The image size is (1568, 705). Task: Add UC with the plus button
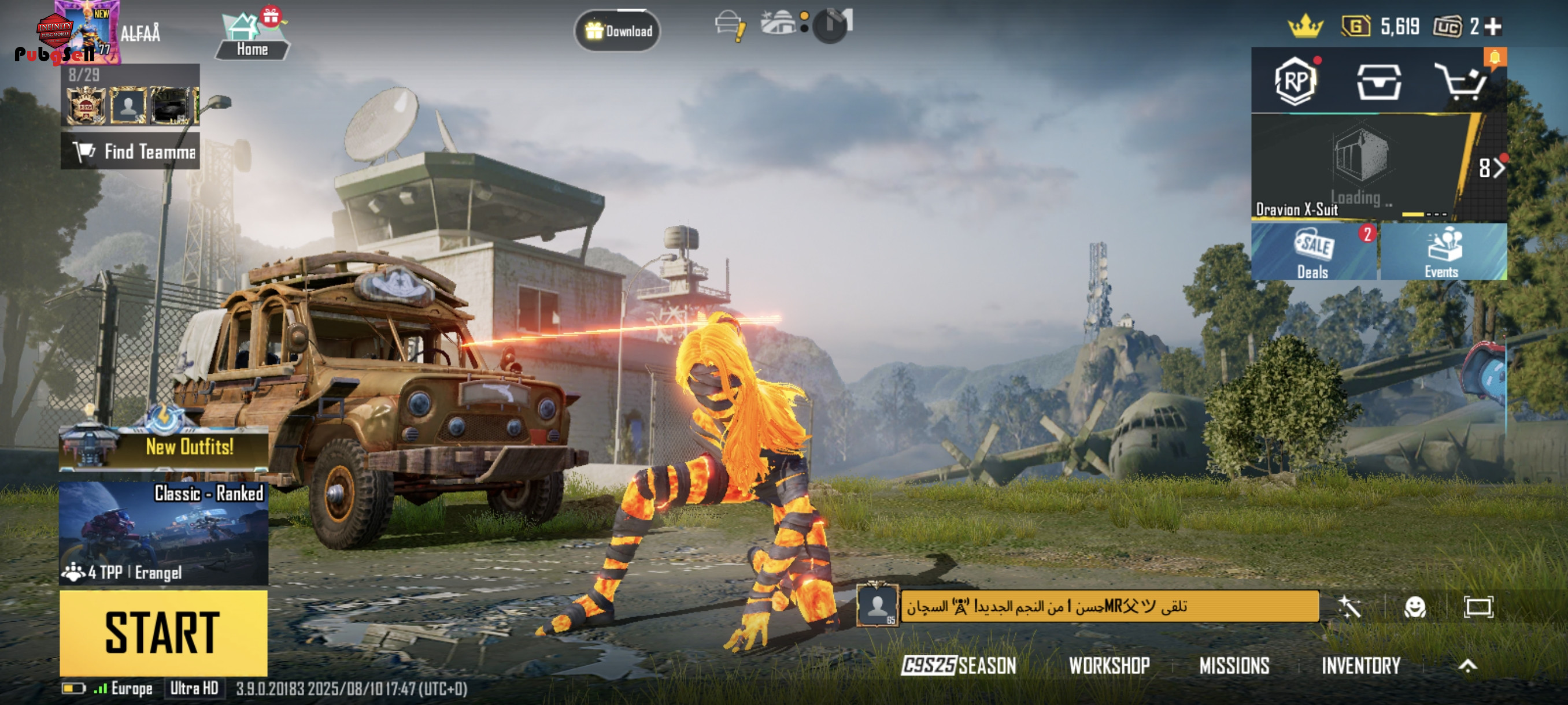pos(1493,27)
